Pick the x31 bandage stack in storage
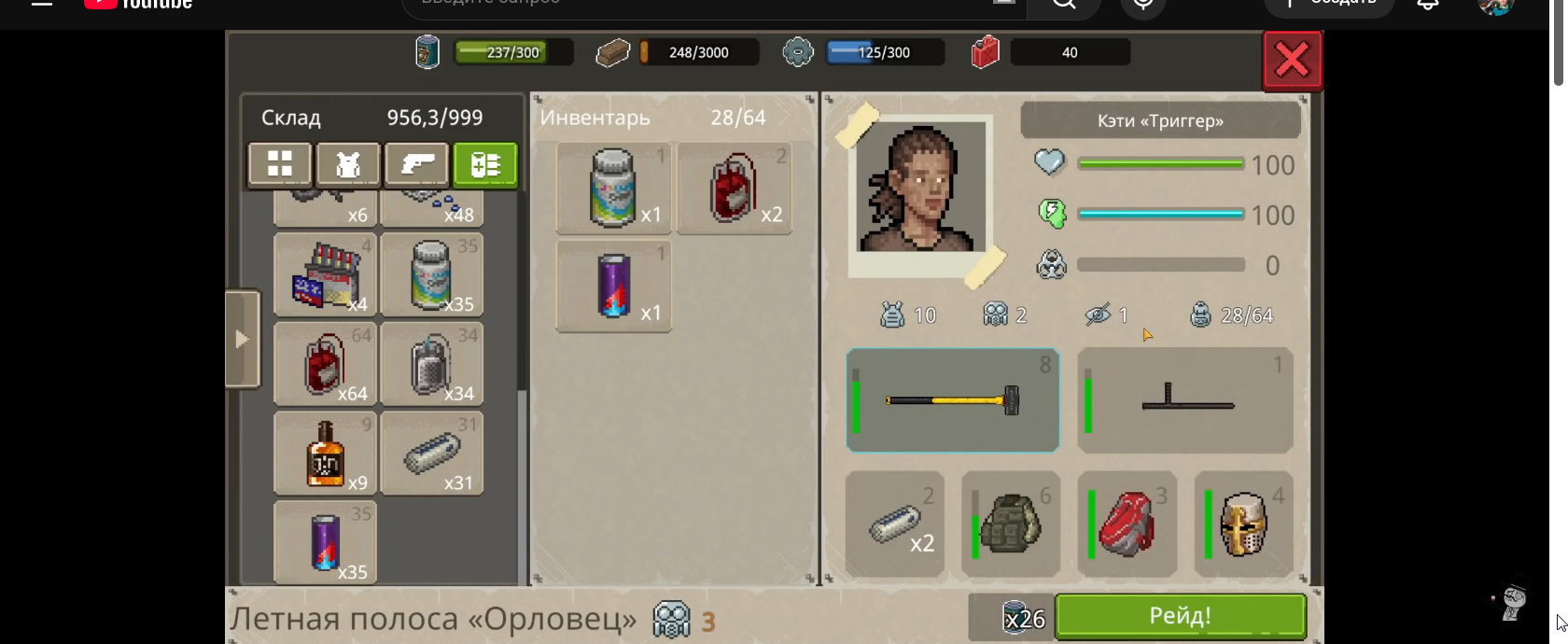 click(432, 454)
